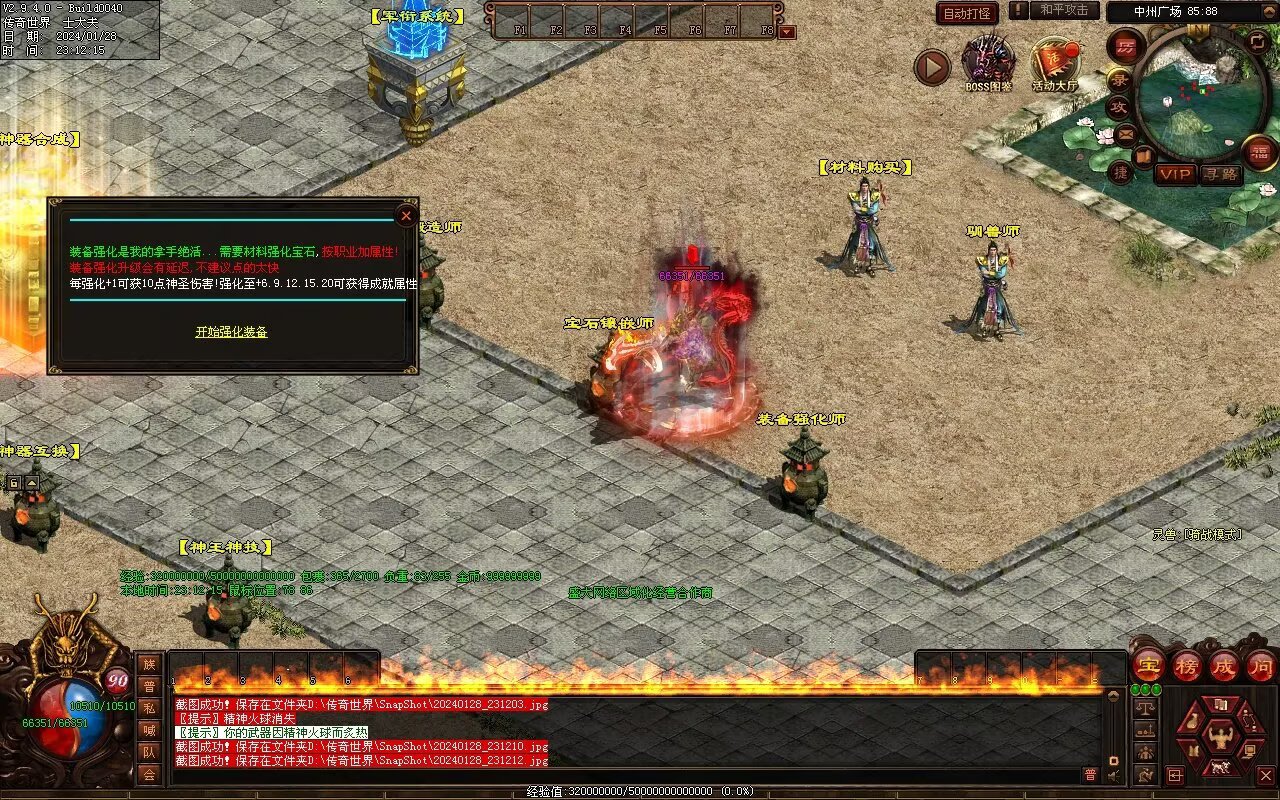
Task: Choose the 开始强化装备 dialogue option
Action: coord(231,332)
